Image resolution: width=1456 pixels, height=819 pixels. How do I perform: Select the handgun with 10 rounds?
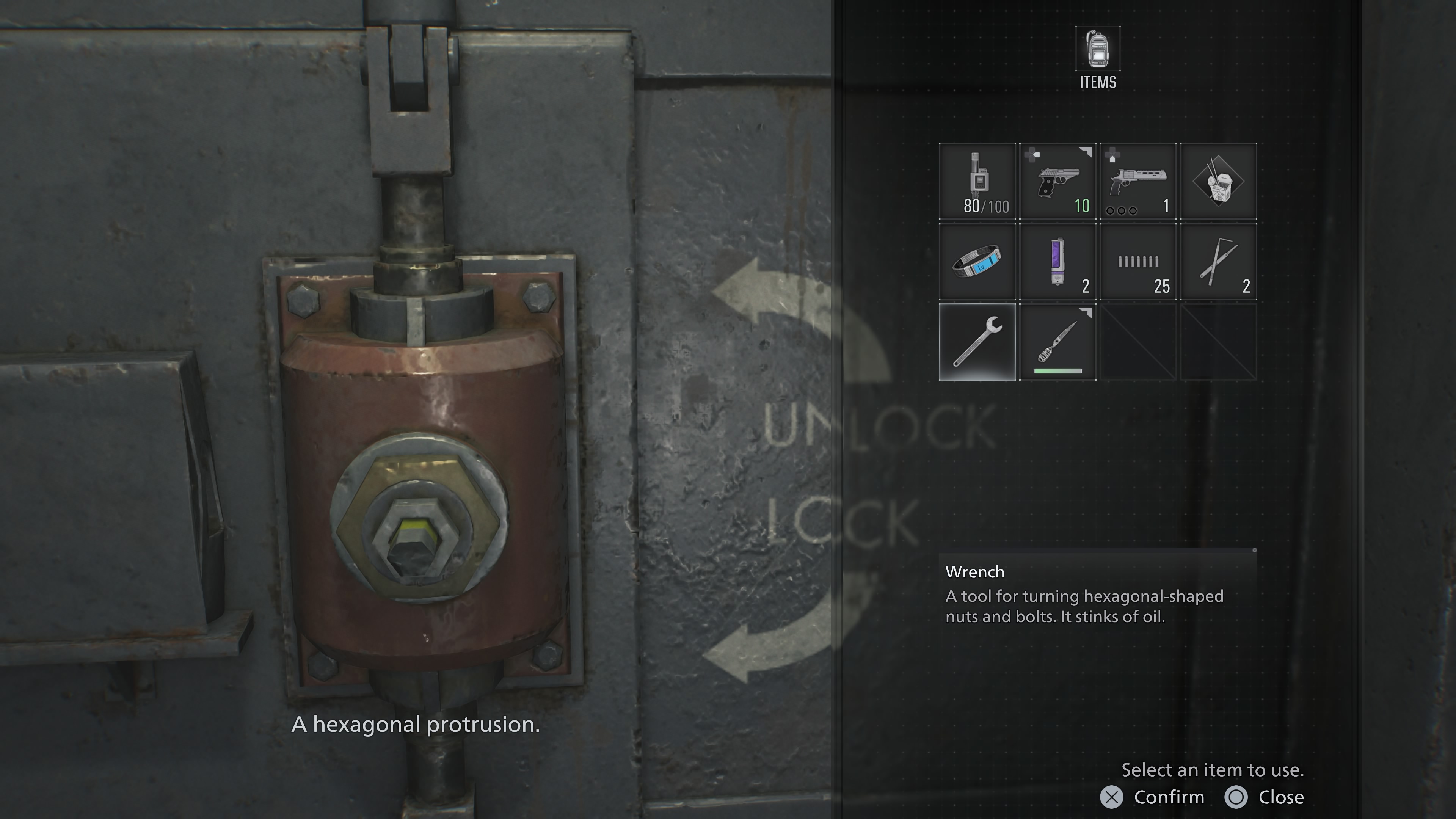pos(1057,181)
